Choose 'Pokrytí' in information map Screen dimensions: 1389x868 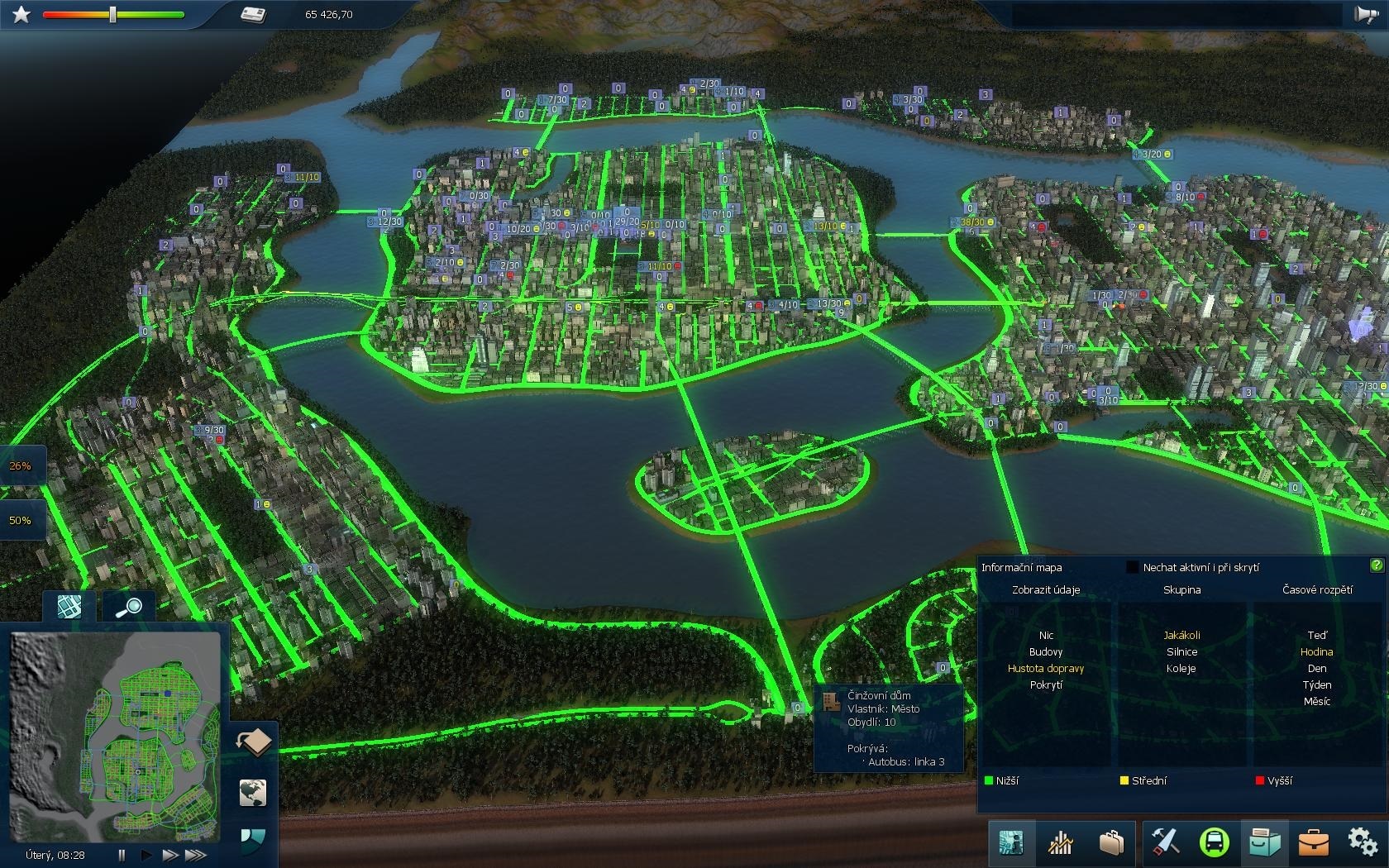click(x=1046, y=684)
